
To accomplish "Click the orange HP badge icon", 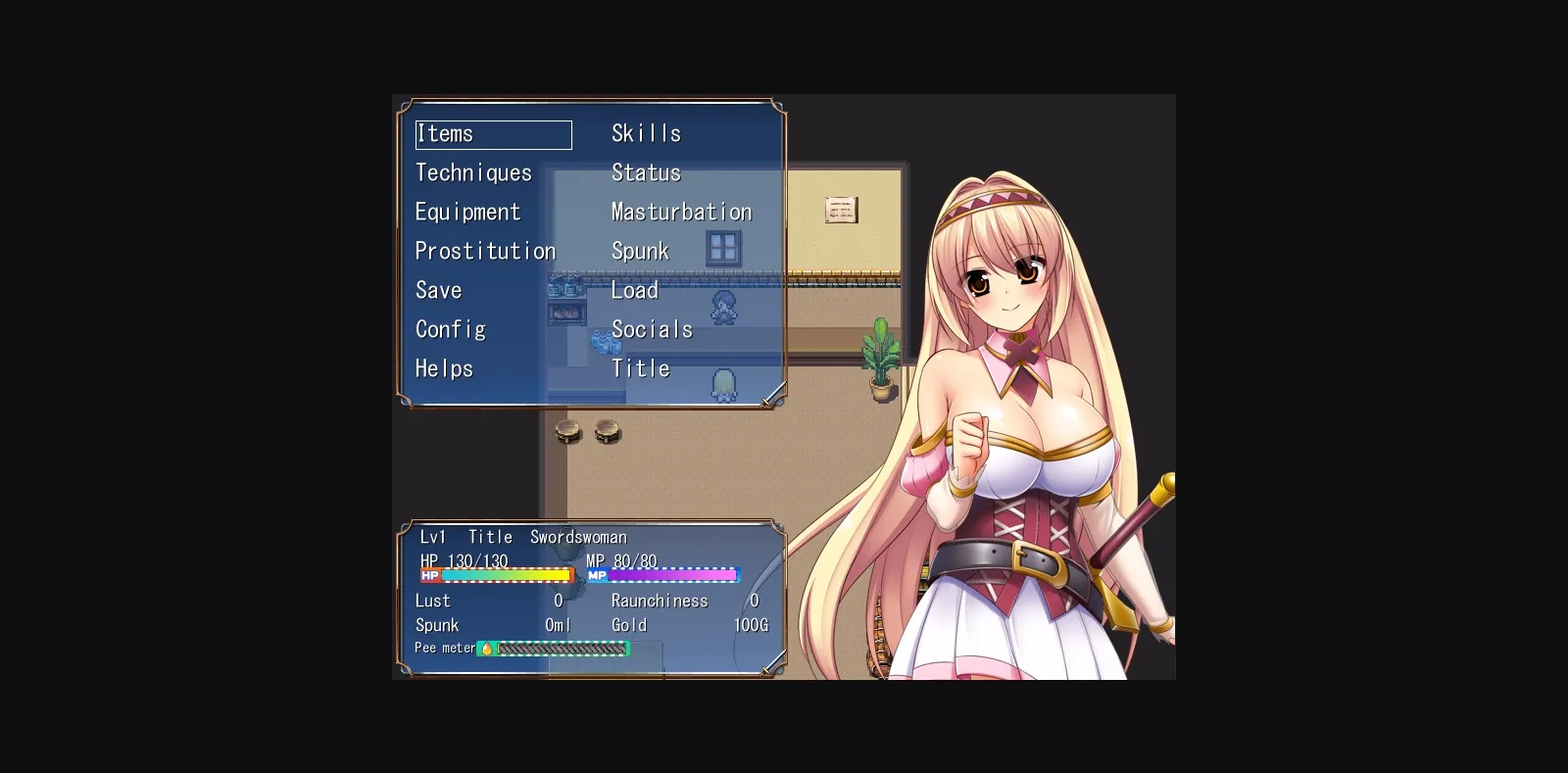I will pos(428,576).
